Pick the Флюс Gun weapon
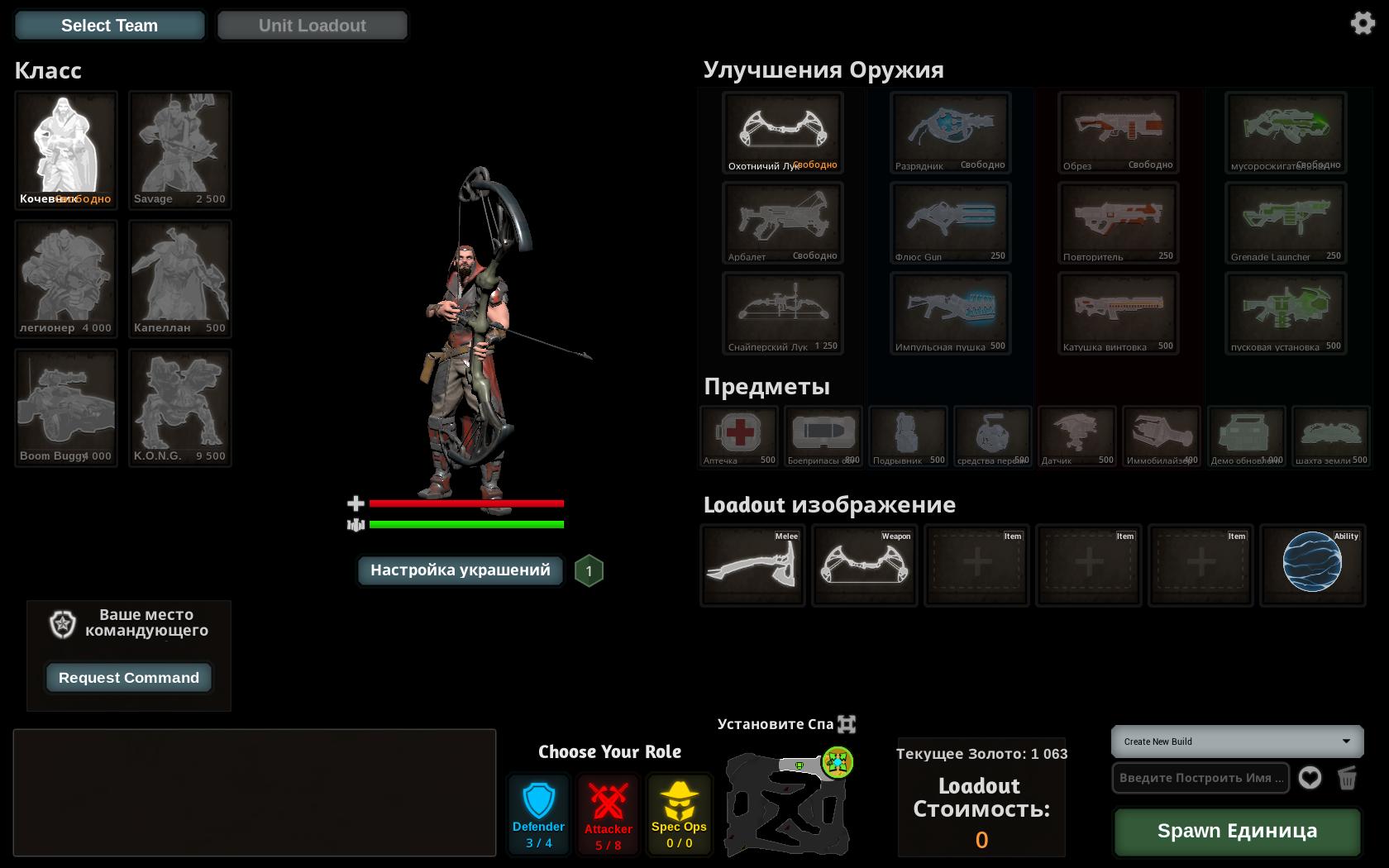 click(950, 222)
